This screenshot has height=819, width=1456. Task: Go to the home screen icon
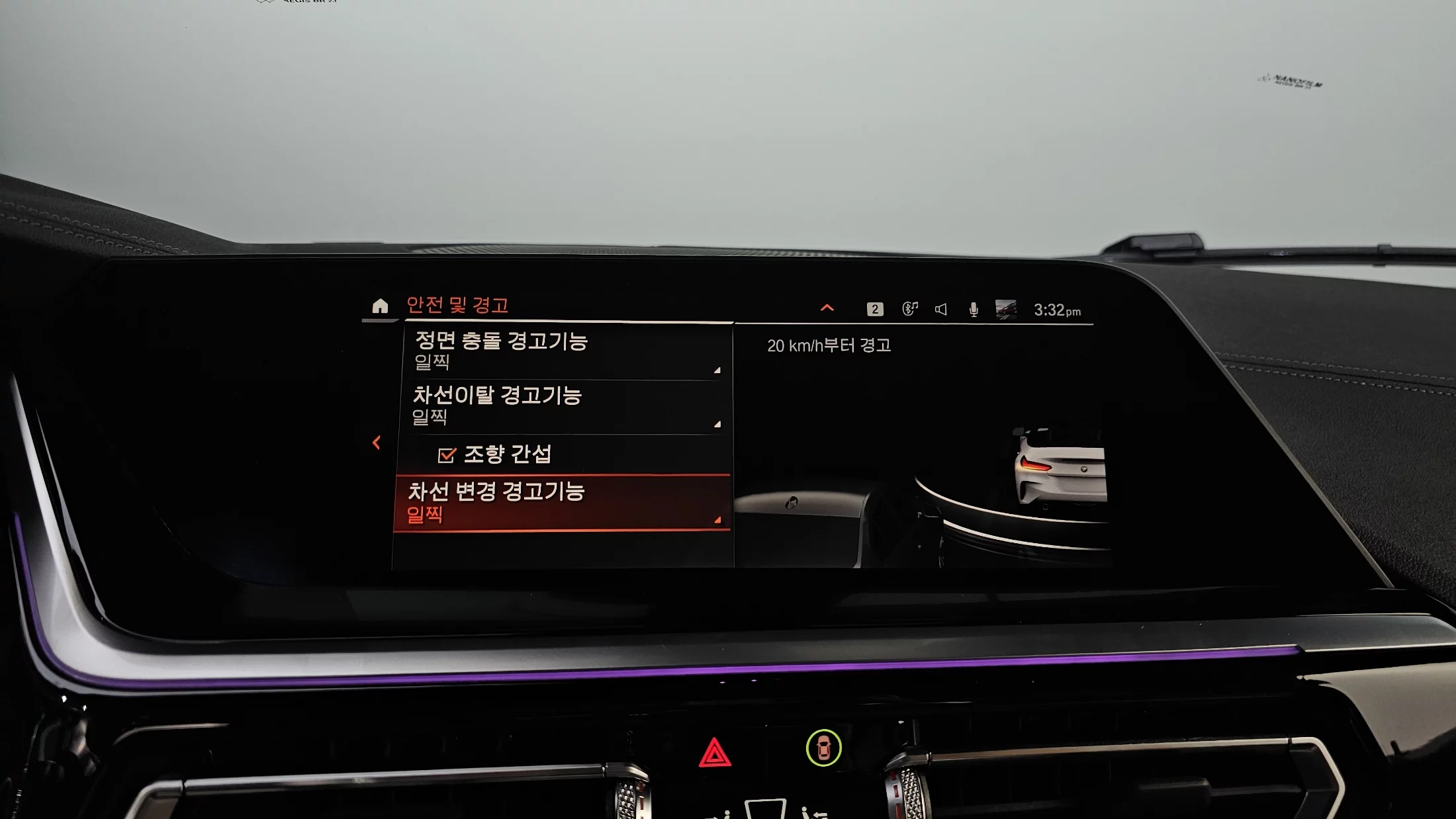pos(380,306)
